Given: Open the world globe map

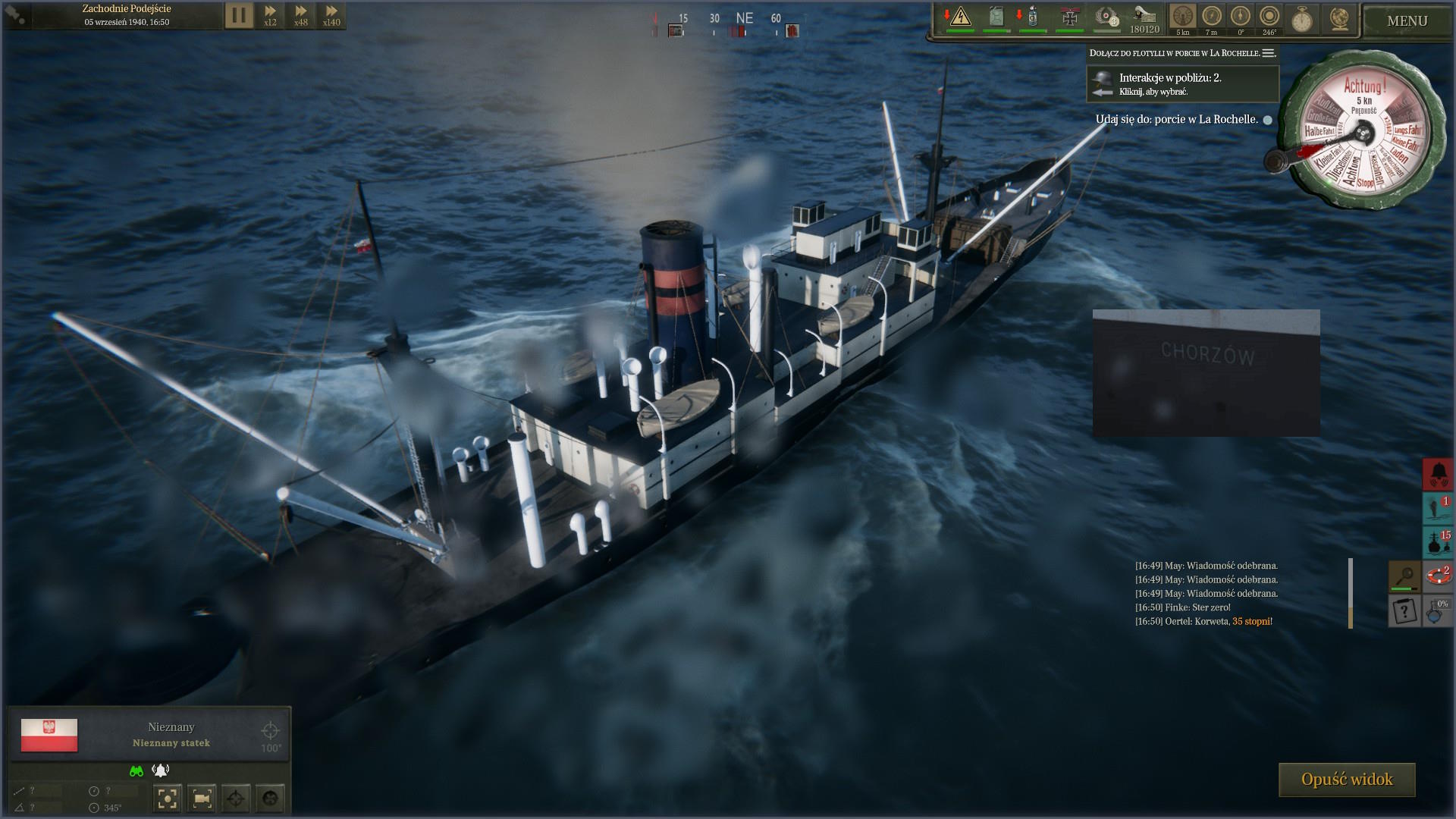Looking at the screenshot, I should [1339, 18].
